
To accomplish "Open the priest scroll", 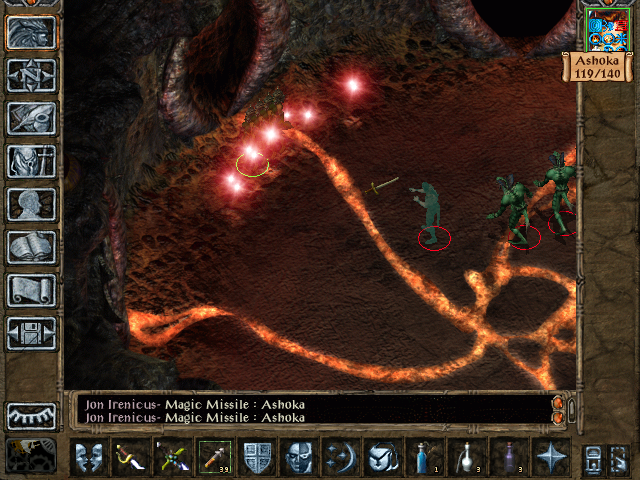I will coord(31,290).
